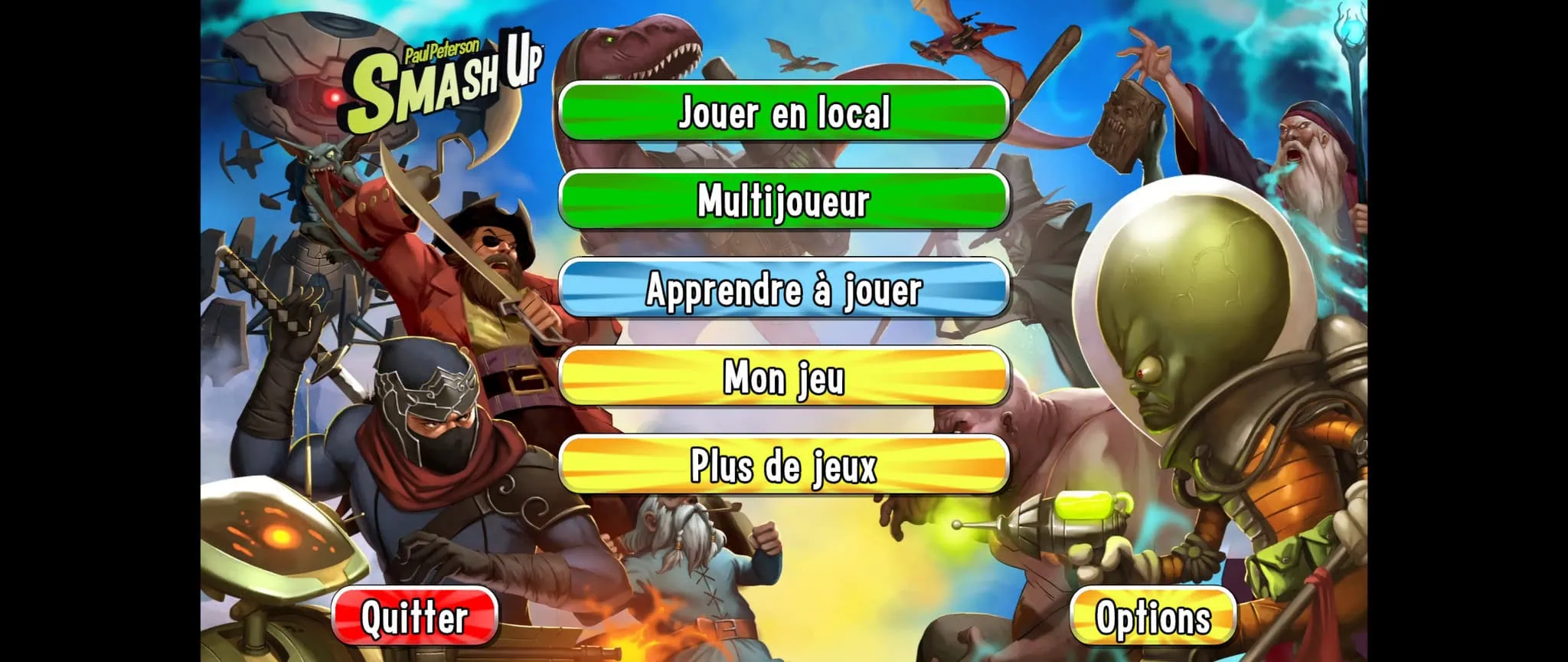
Task: Open the Multijoueur mode
Action: [x=783, y=200]
